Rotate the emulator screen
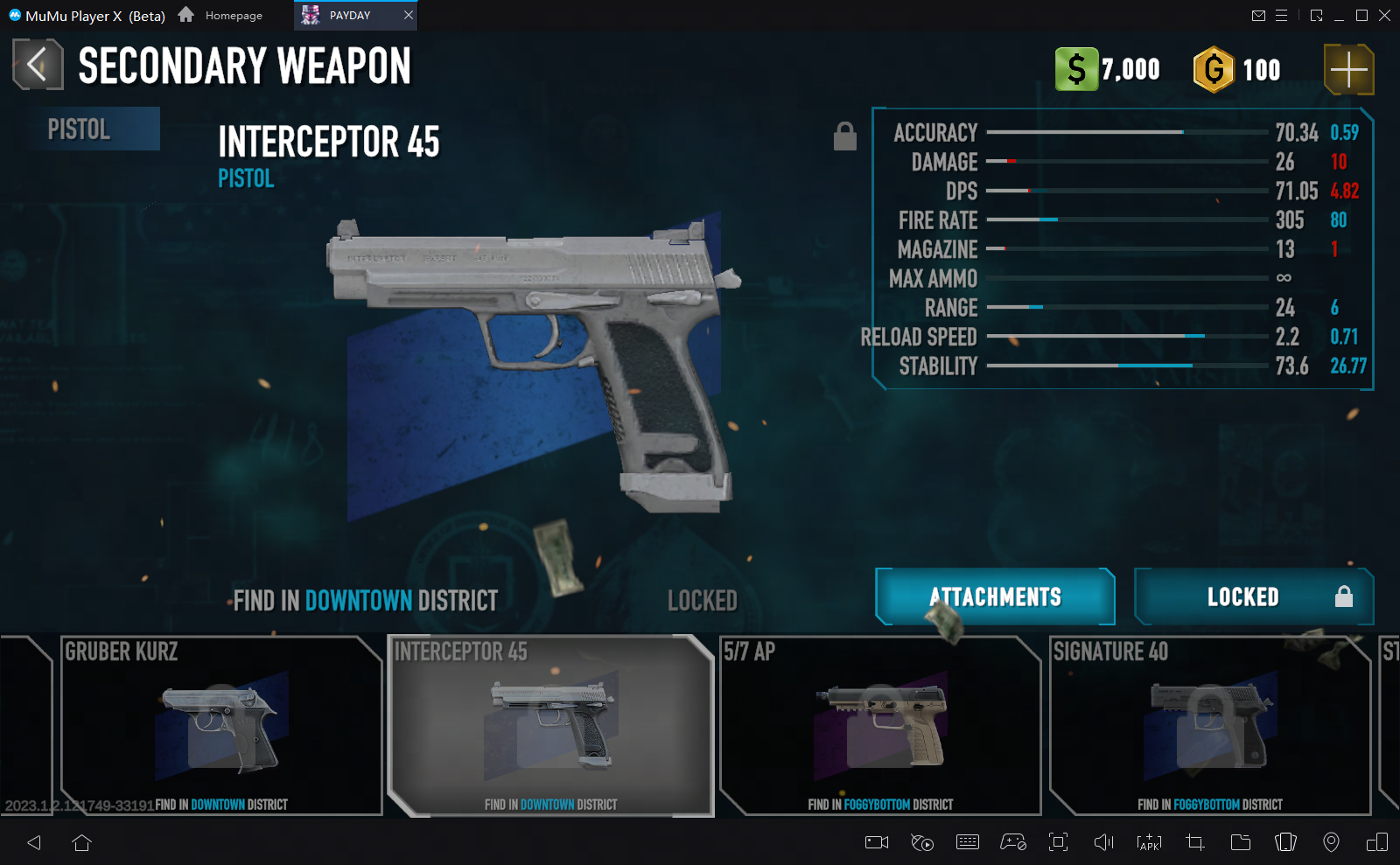This screenshot has width=1400, height=865. [1286, 842]
